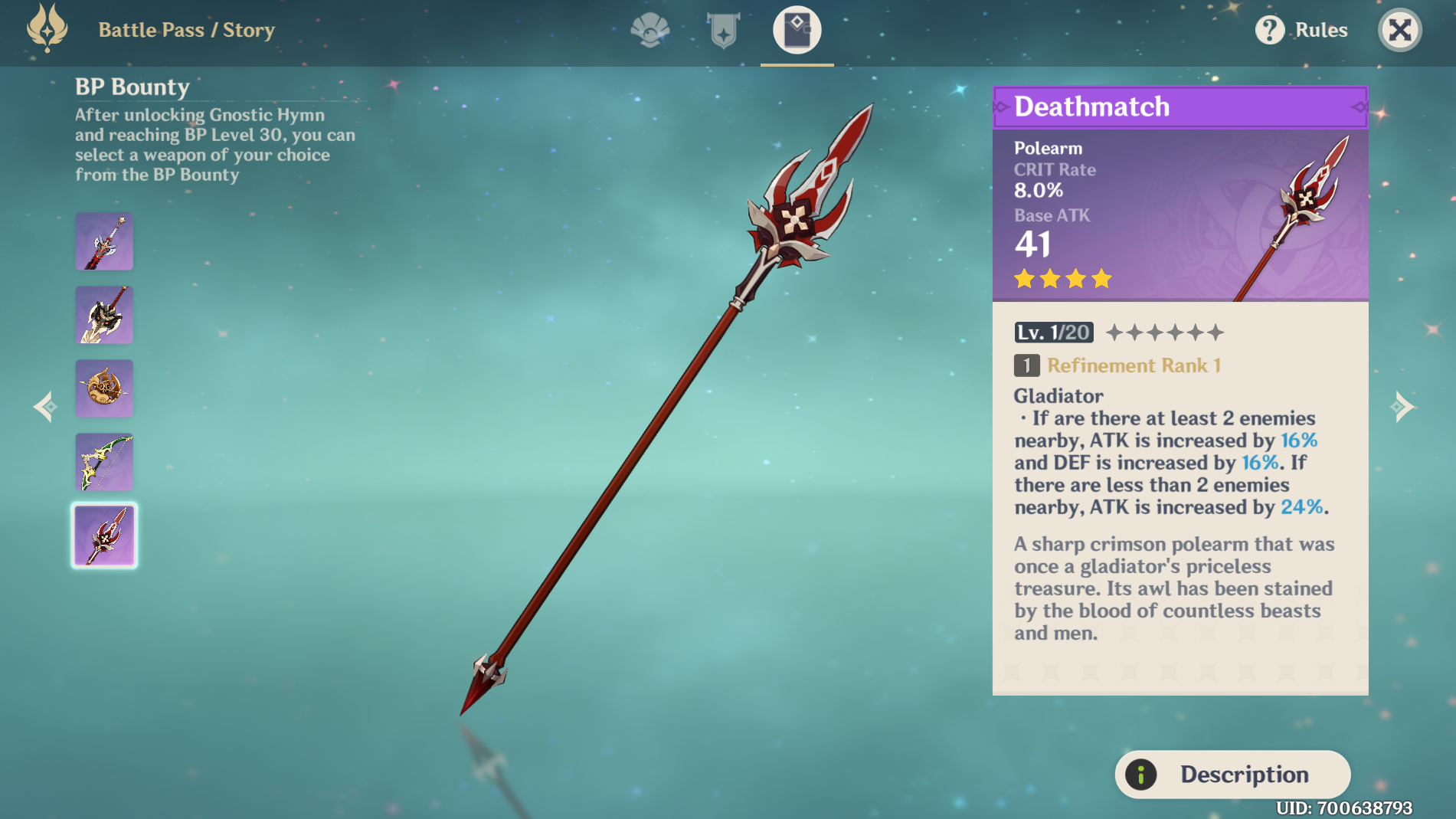
Task: Select the book-shaped Story tab
Action: pyautogui.click(x=797, y=31)
